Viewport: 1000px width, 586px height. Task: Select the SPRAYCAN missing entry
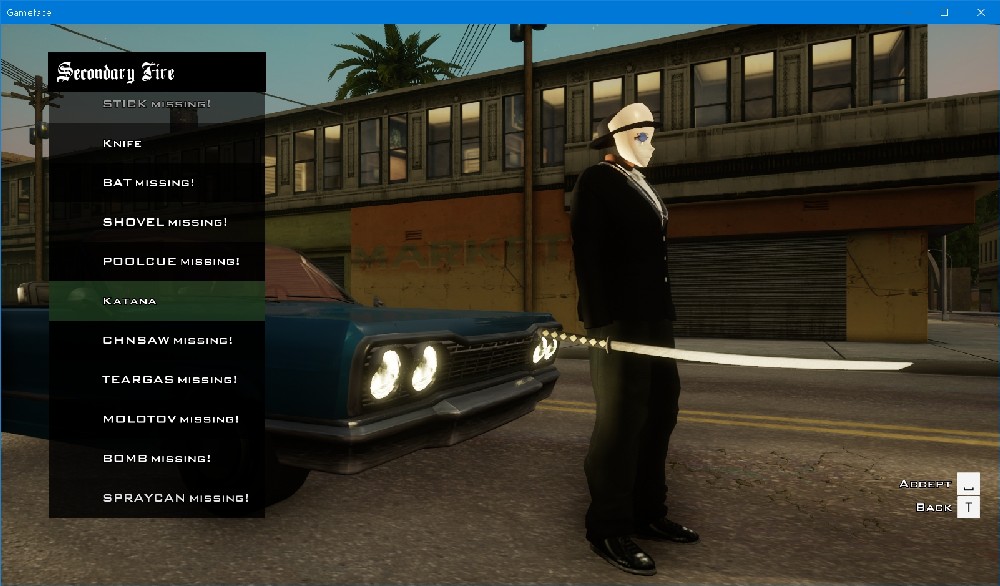tap(157, 498)
